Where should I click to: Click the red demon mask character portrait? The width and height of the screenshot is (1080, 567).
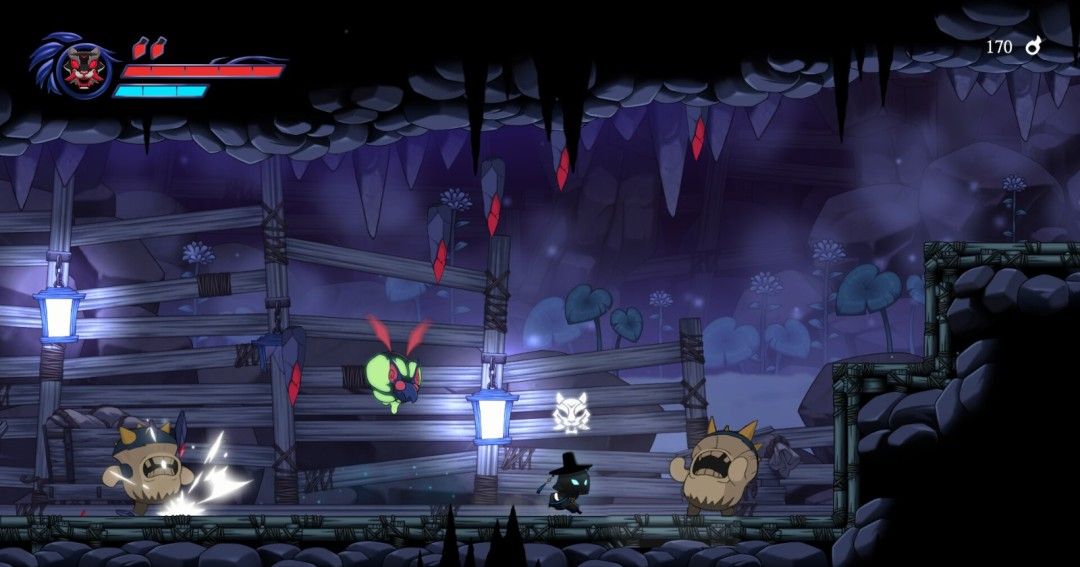(82, 70)
